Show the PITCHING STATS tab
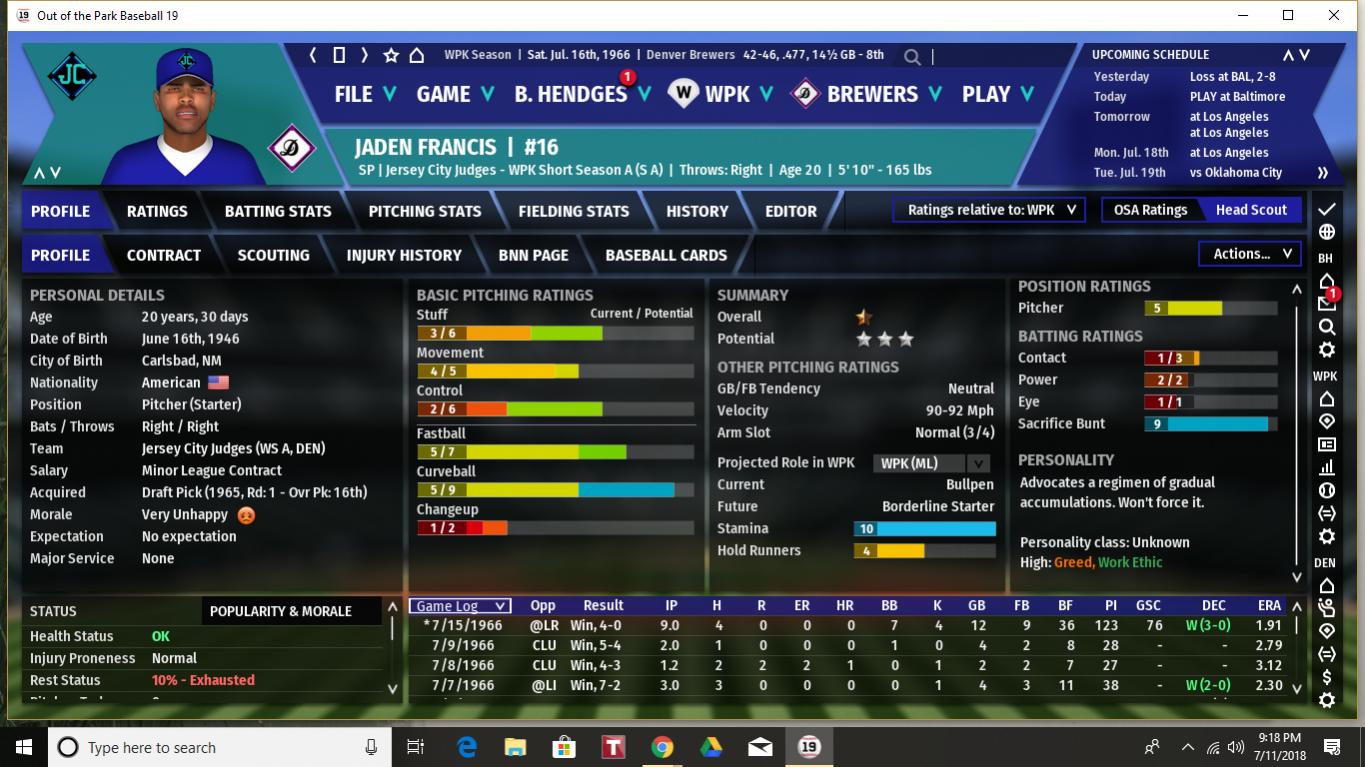1365x767 pixels. pyautogui.click(x=425, y=211)
